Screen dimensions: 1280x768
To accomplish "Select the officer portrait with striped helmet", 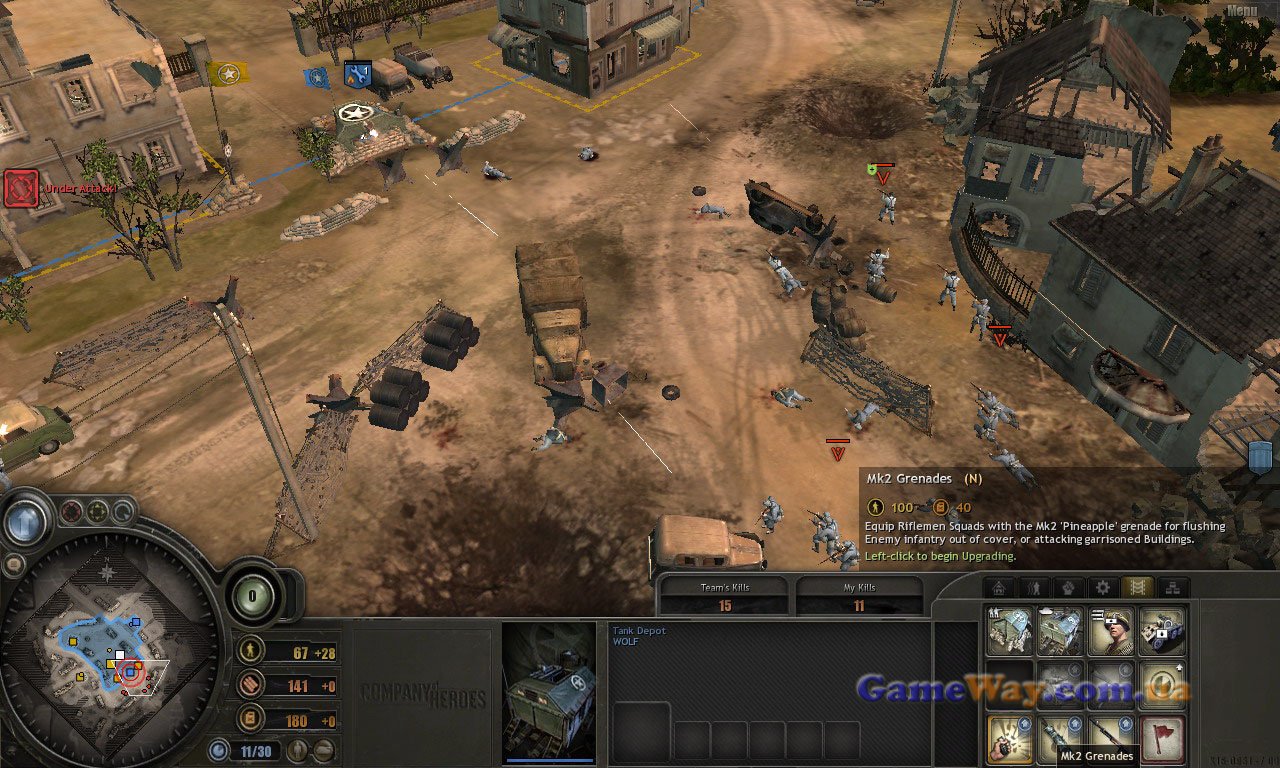I will point(1112,631).
